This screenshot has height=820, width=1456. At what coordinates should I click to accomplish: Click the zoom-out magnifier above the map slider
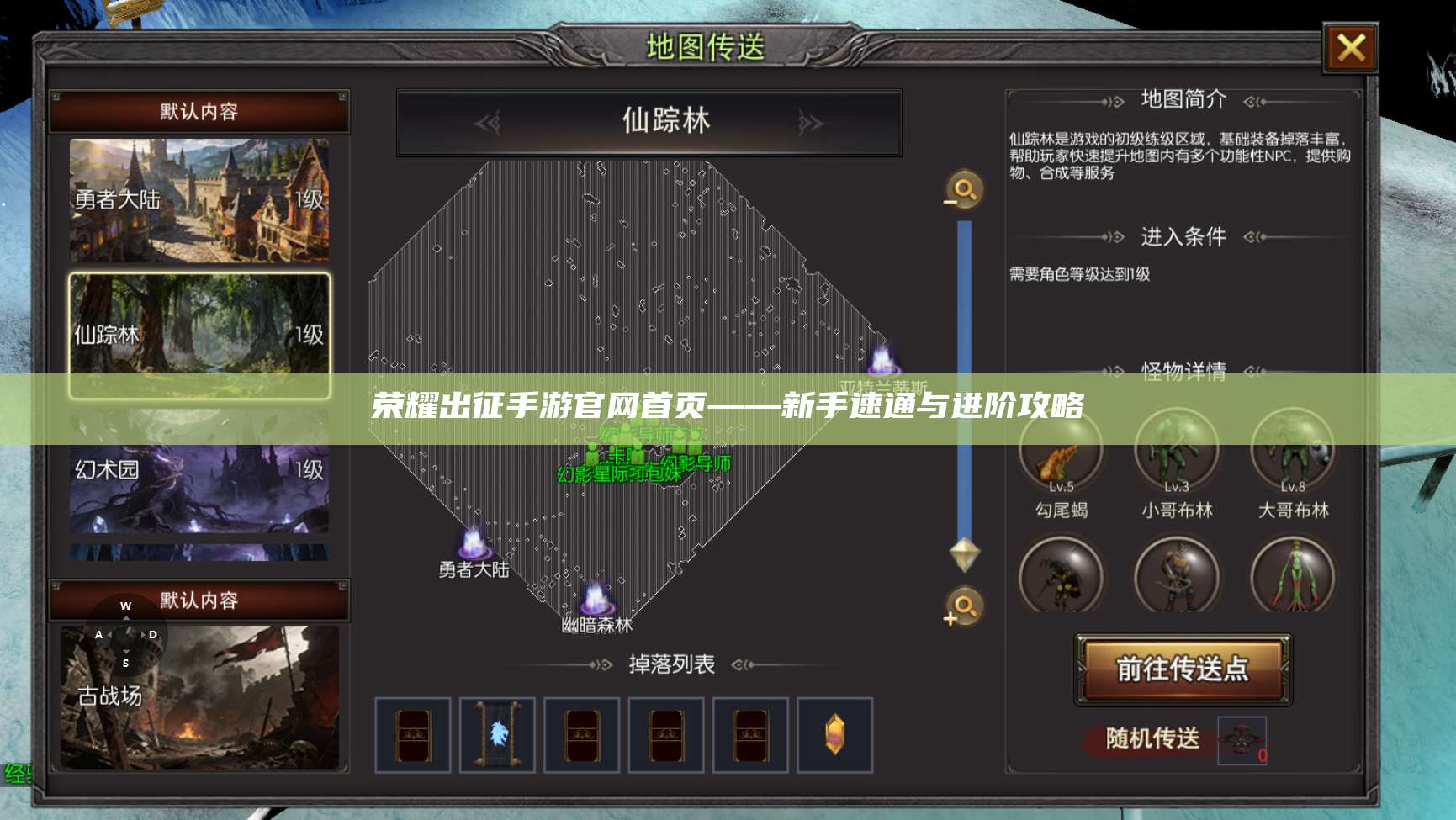coord(964,190)
